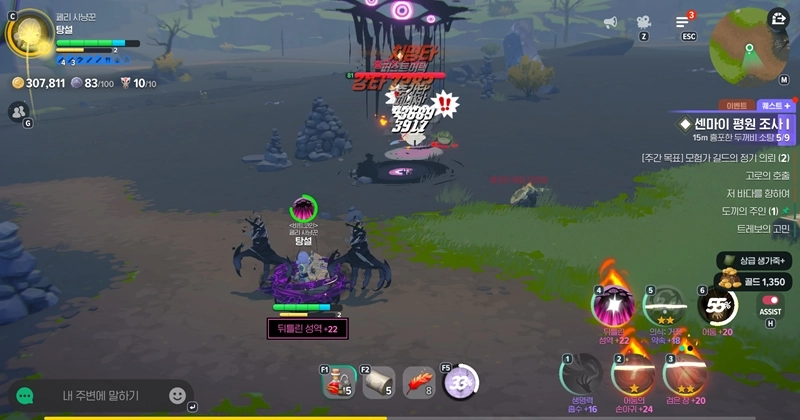Switch to the 퀘스트 tab
Viewport: 800px width, 420px height.
click(775, 105)
